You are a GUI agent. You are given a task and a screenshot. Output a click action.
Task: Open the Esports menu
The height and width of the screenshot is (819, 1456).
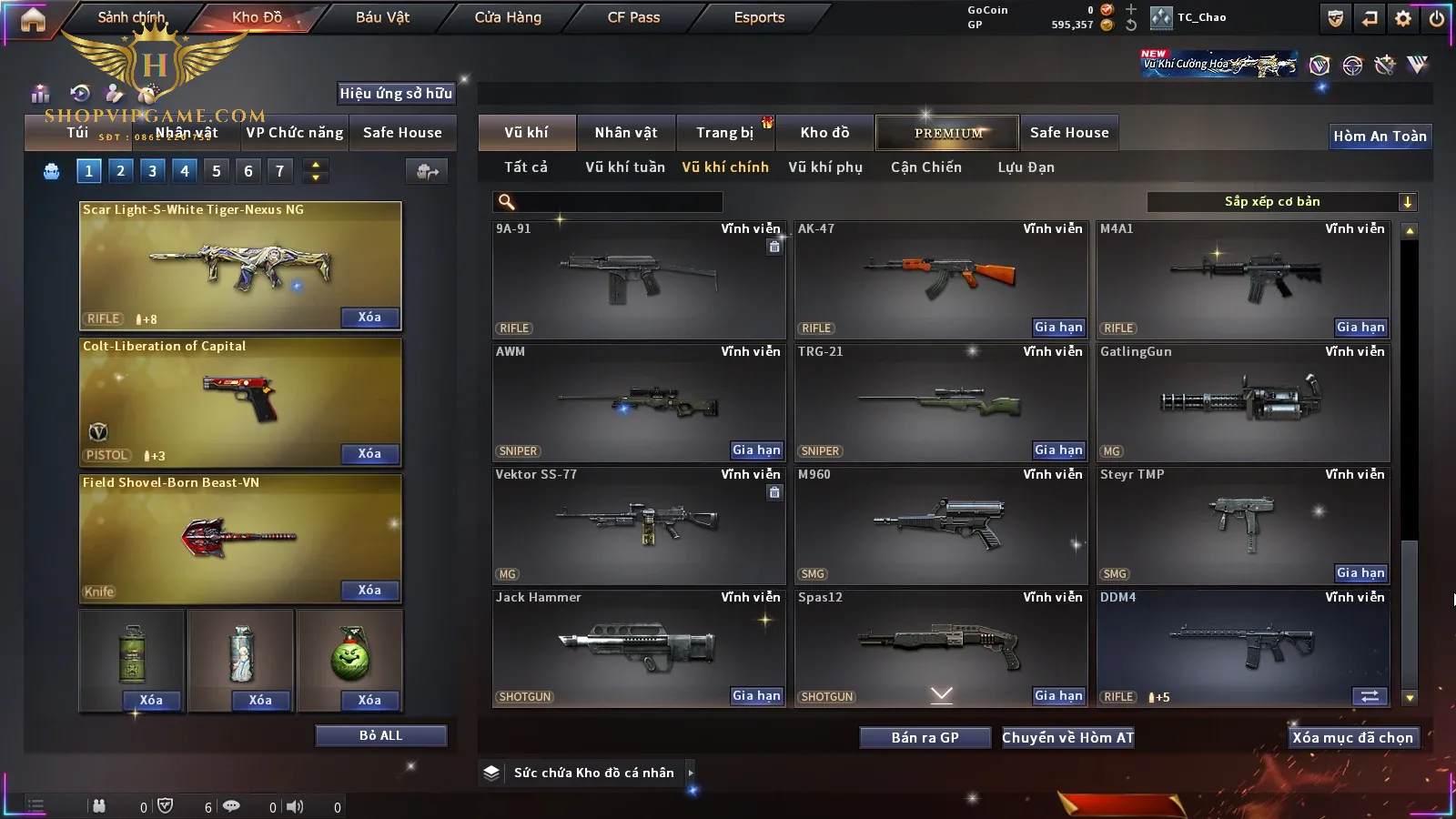(x=759, y=17)
